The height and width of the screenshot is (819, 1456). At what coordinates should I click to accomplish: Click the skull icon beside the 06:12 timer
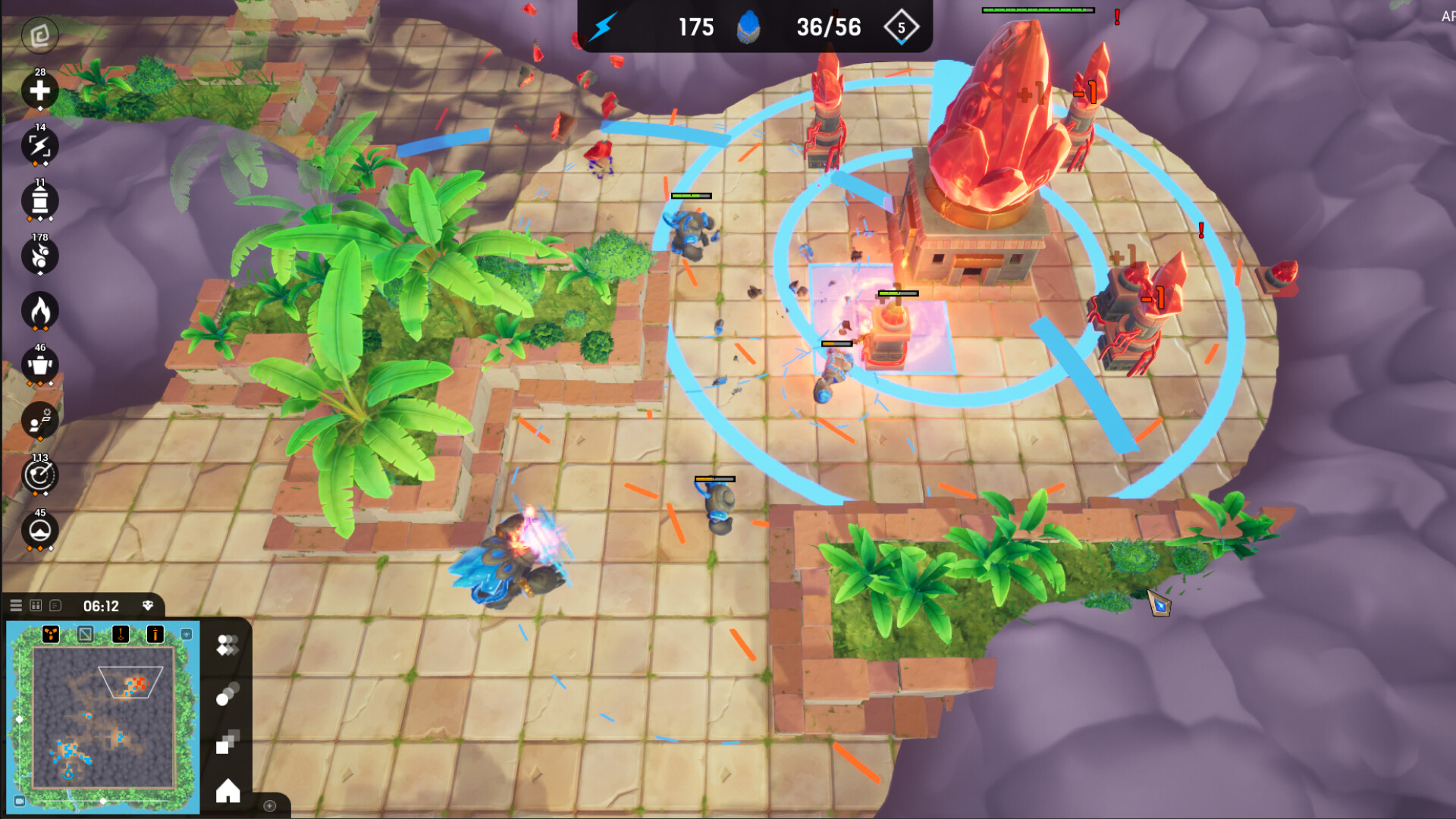pos(148,605)
